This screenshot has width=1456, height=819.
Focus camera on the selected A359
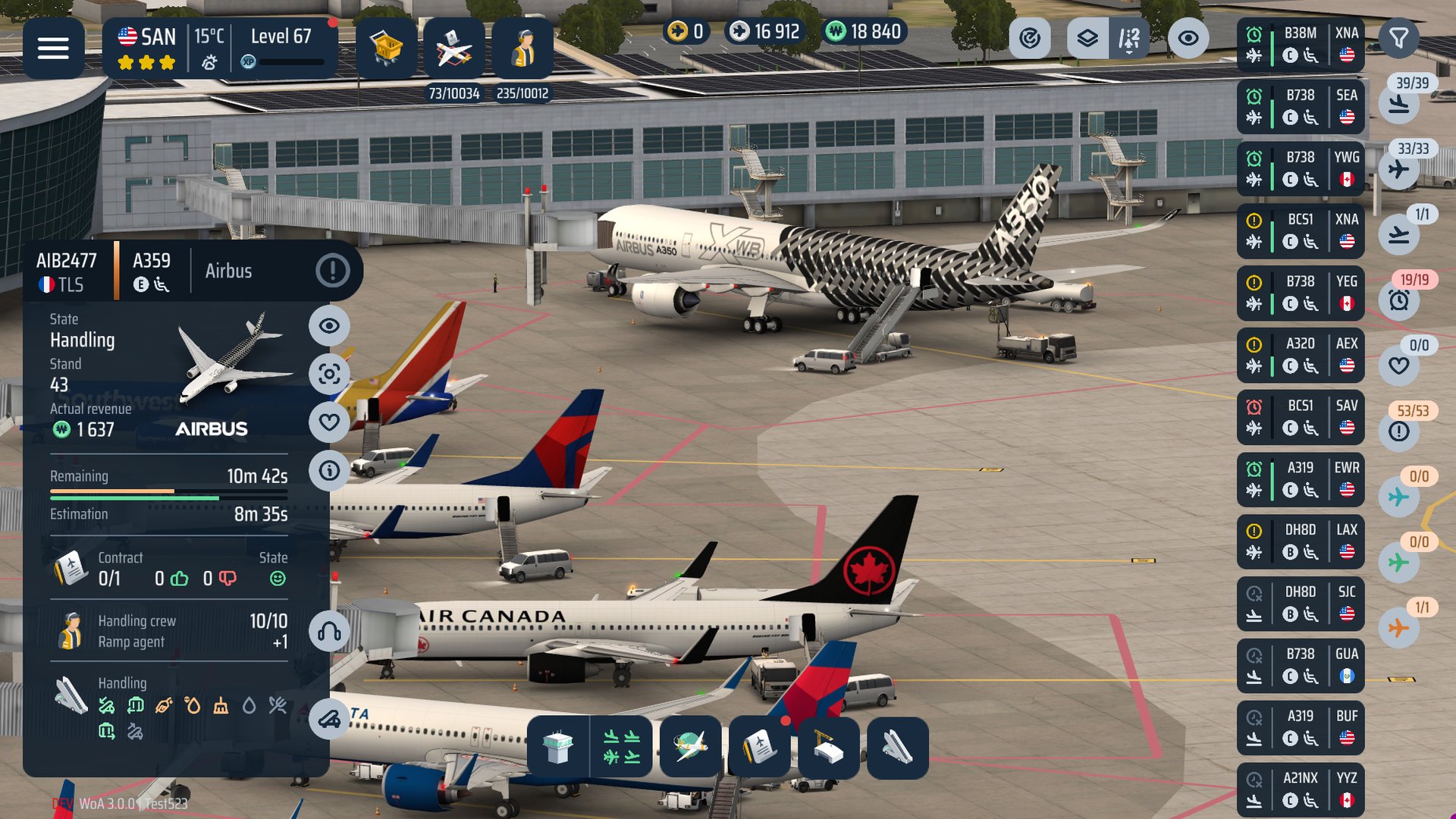[329, 374]
